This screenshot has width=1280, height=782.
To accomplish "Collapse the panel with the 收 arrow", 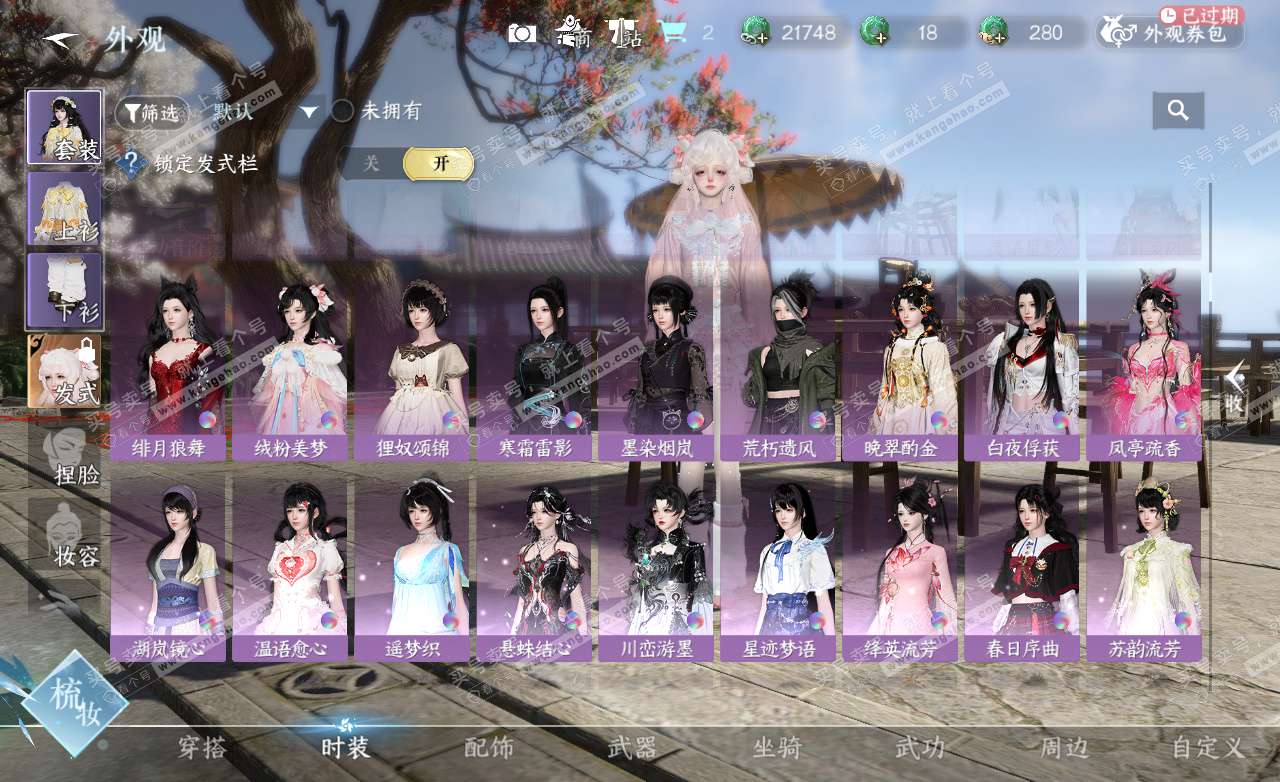I will 1235,388.
